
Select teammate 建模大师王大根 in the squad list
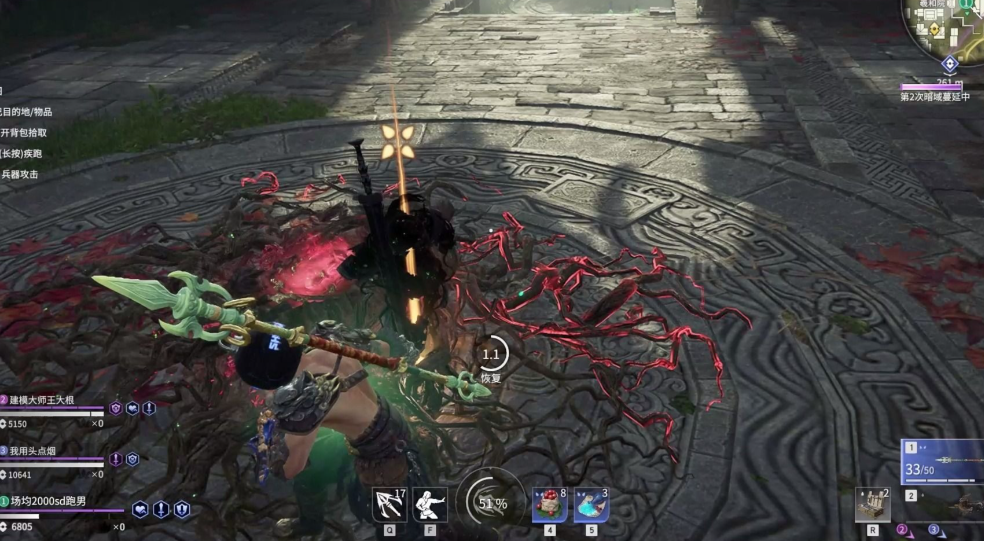[52, 399]
